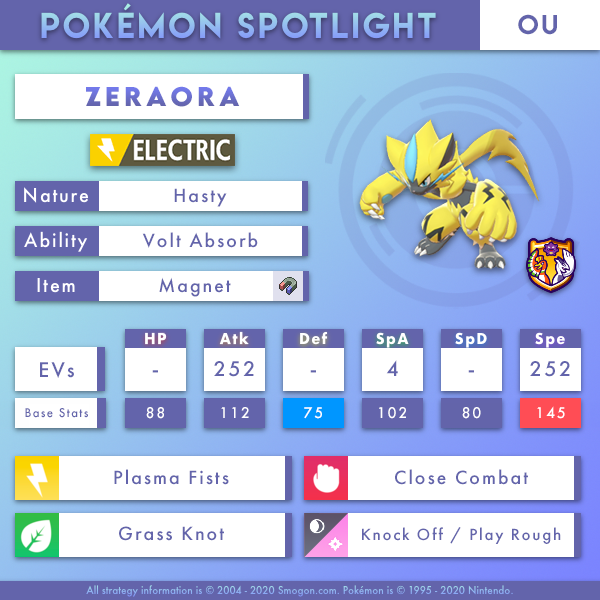Select the Def base stat 75 box
Viewport: 600px width, 600px height.
click(312, 413)
